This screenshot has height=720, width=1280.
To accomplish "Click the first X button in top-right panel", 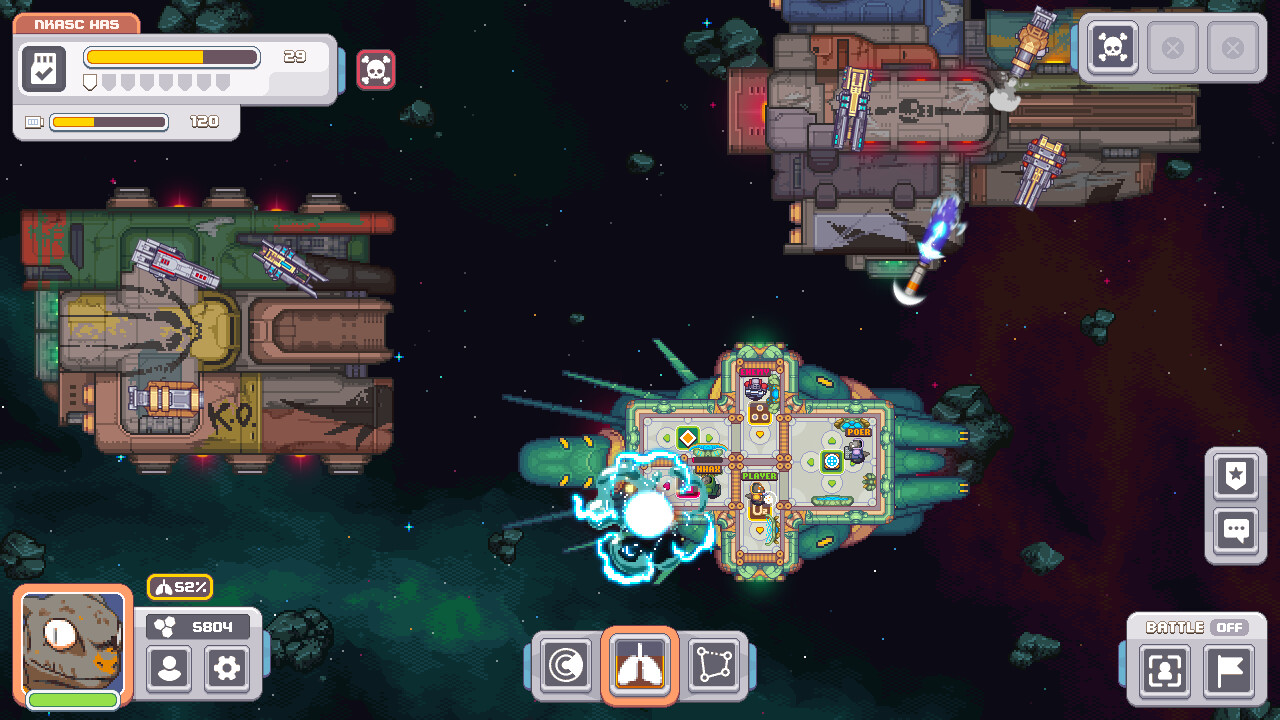I will point(1173,46).
